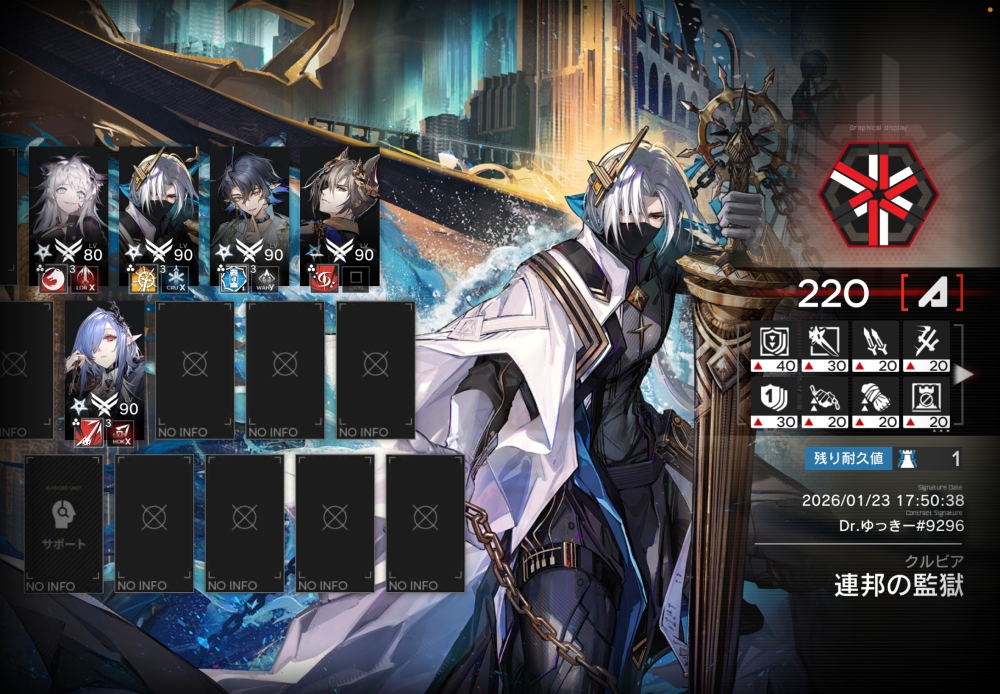This screenshot has height=694, width=1000.
Task: View the twin daggers contract tag
Action: [x=875, y=346]
